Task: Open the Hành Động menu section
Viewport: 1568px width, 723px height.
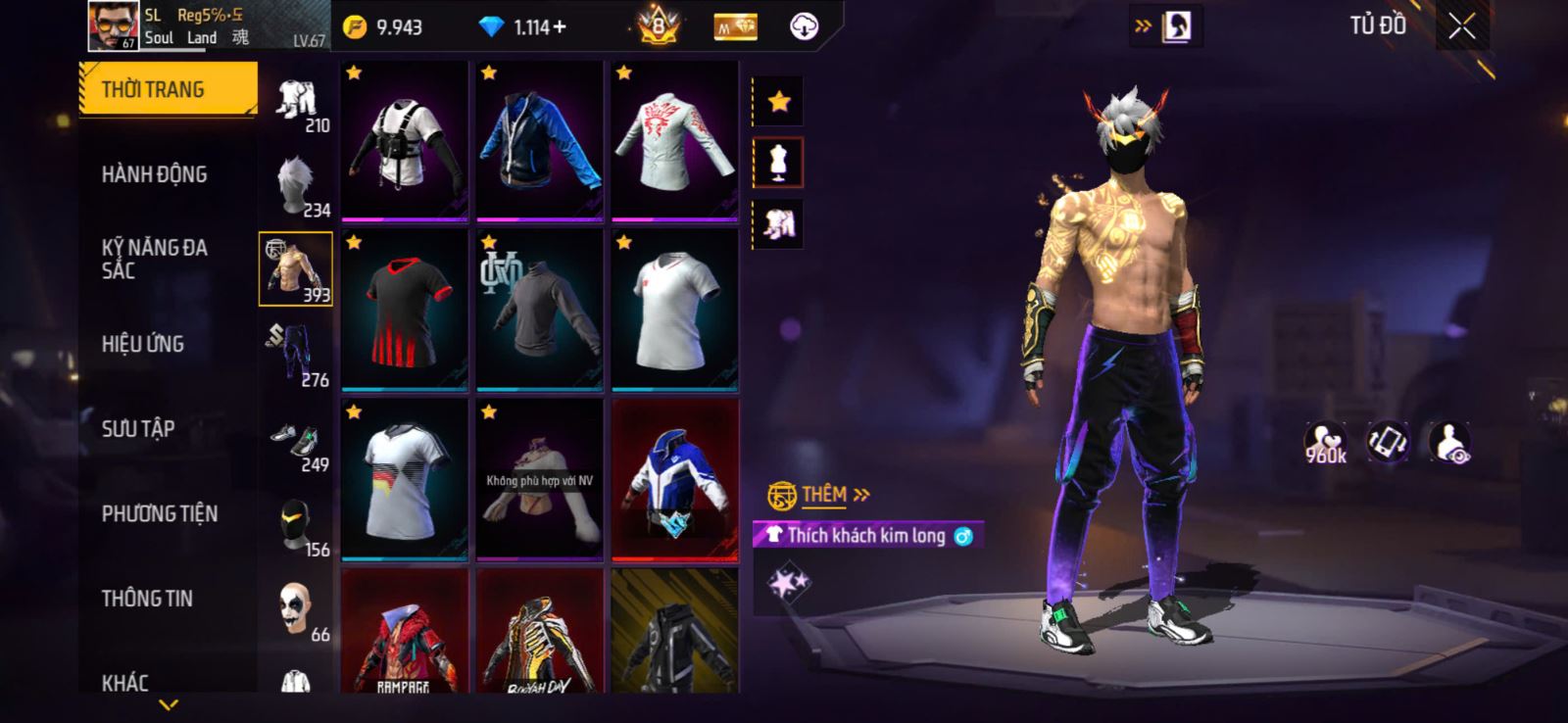Action: click(155, 174)
